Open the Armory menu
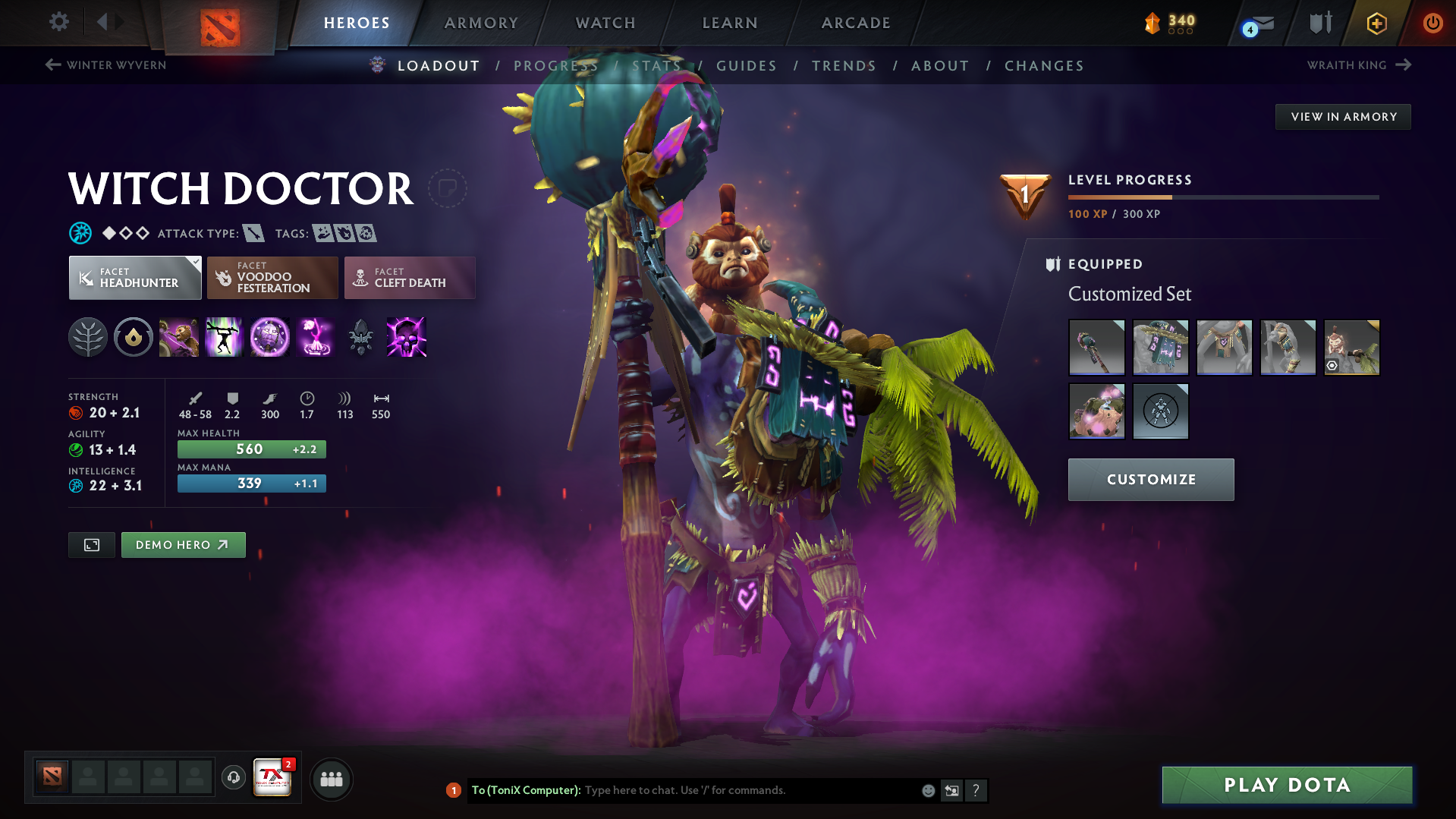The width and height of the screenshot is (1456, 819). pyautogui.click(x=481, y=23)
